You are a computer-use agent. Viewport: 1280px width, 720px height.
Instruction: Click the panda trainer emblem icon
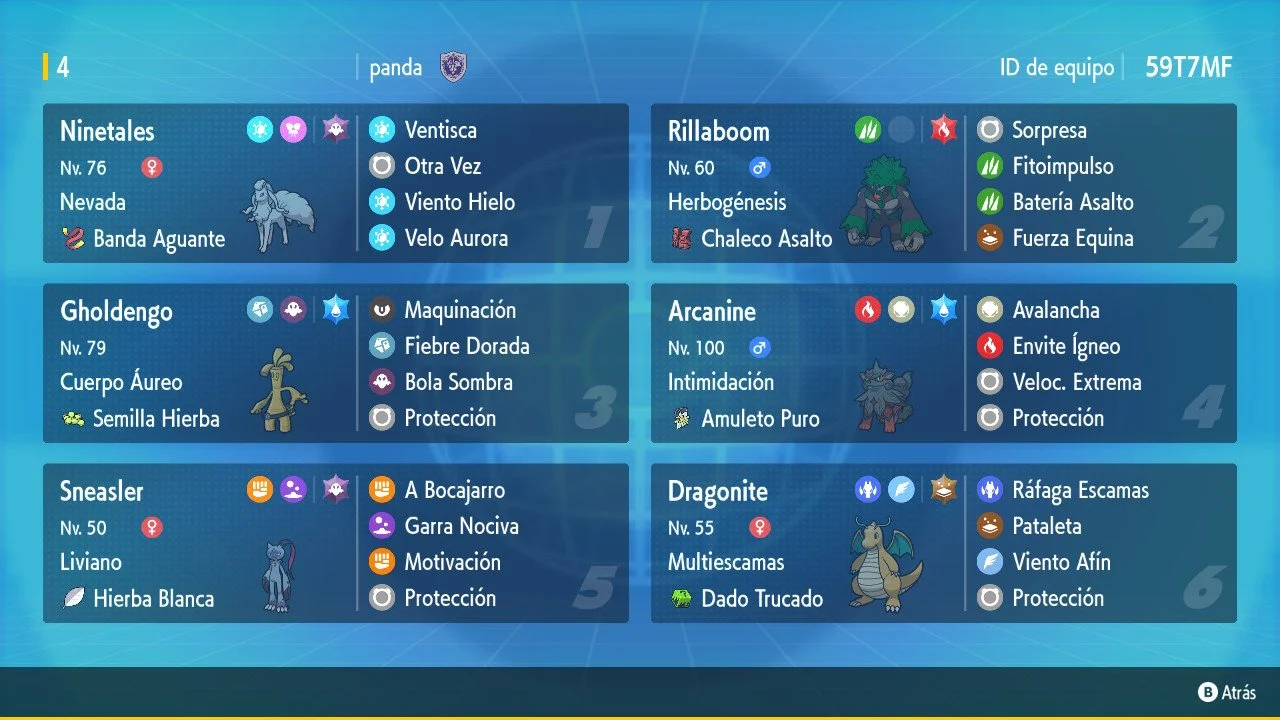coord(453,68)
